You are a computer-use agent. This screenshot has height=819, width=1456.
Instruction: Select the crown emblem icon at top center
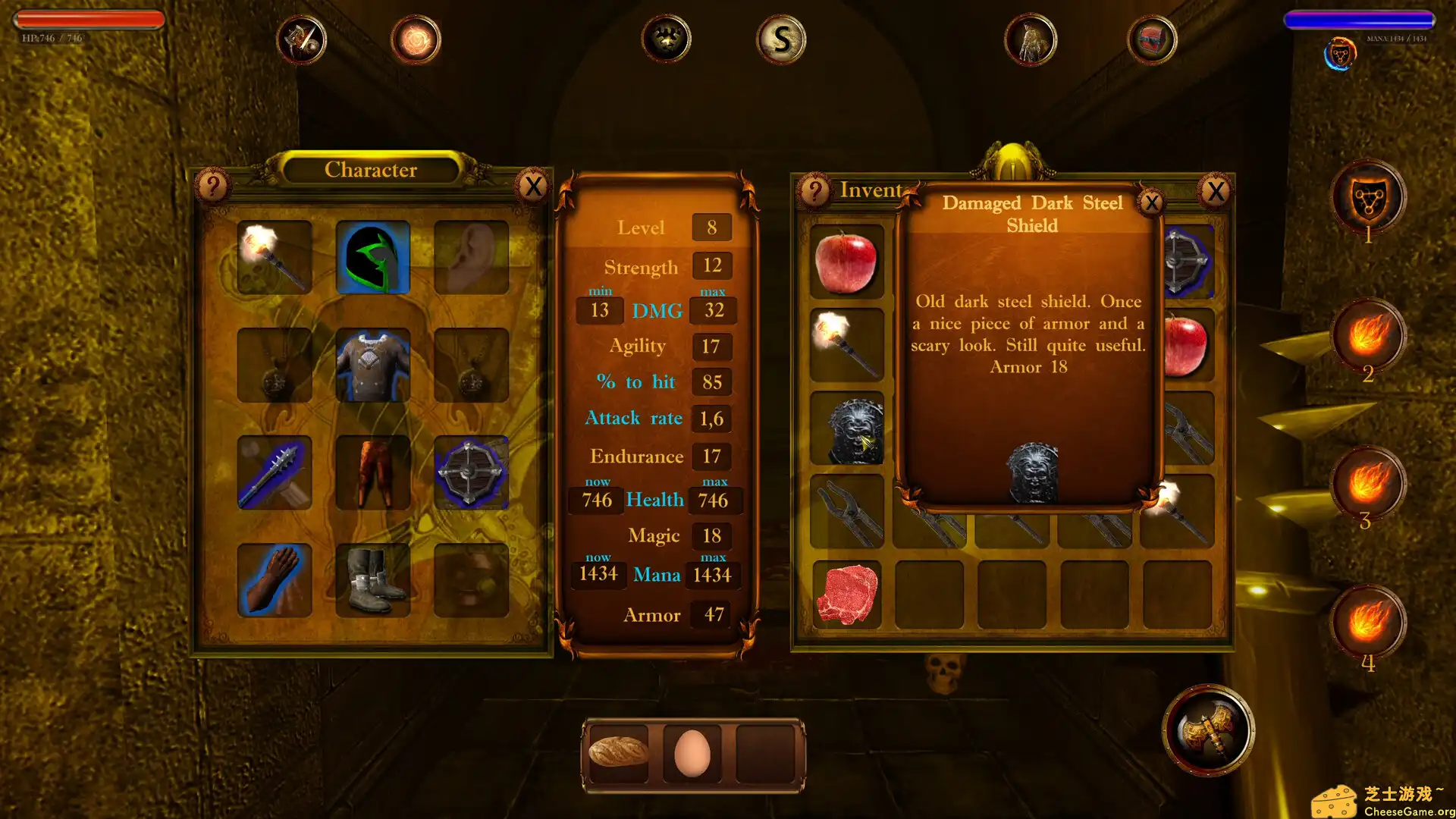point(667,39)
